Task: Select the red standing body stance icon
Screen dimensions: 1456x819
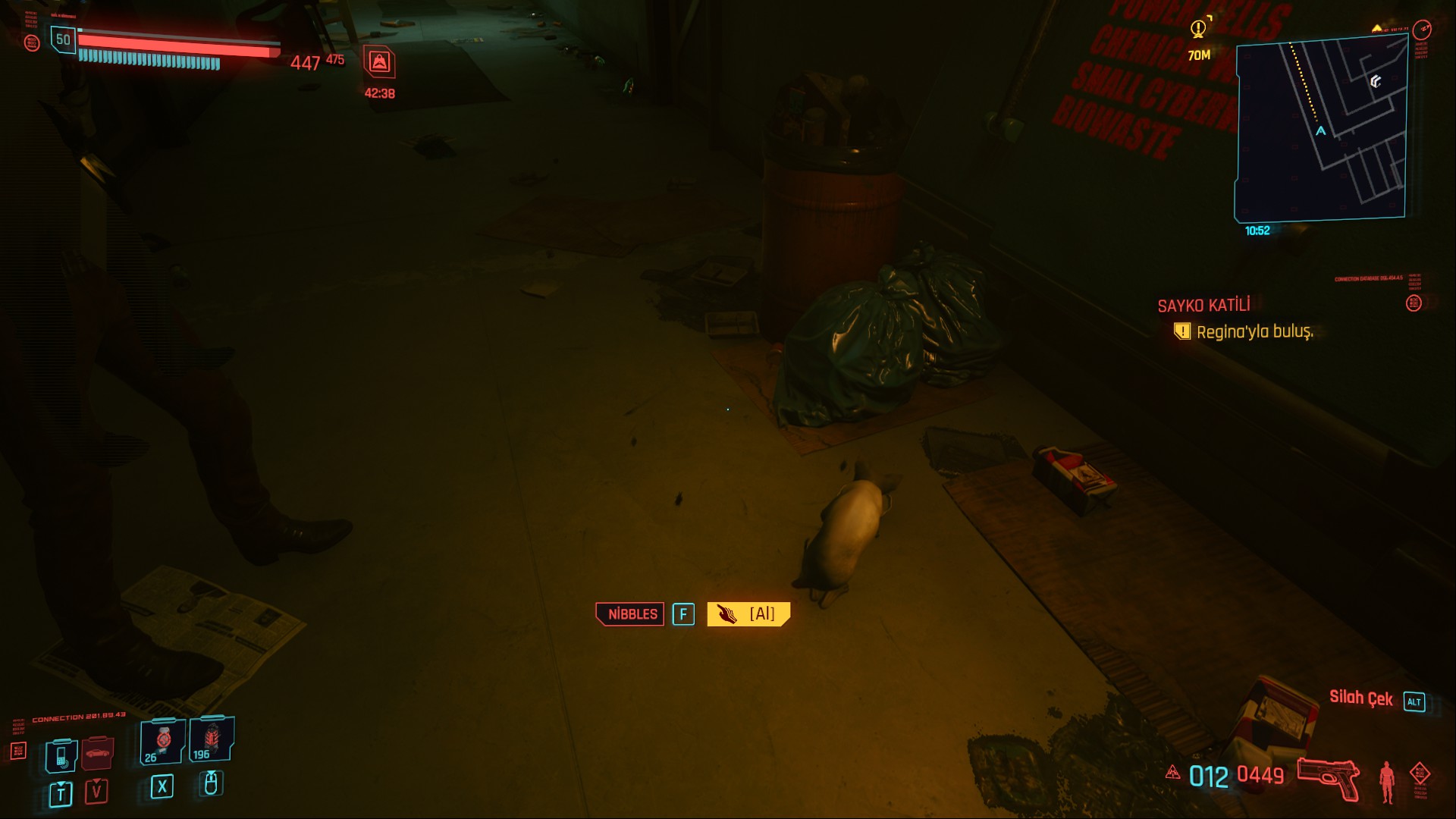Action: tap(1386, 781)
